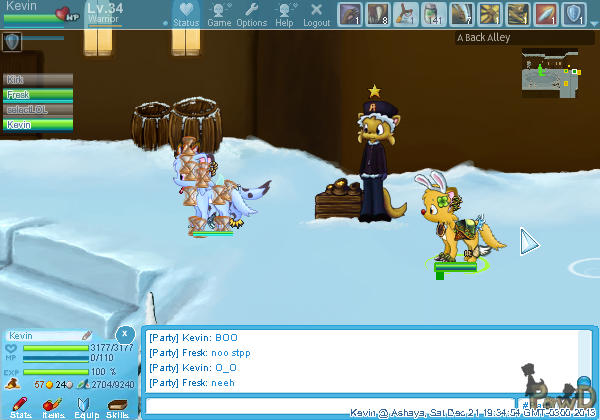Click the alley minimap

(x=549, y=74)
